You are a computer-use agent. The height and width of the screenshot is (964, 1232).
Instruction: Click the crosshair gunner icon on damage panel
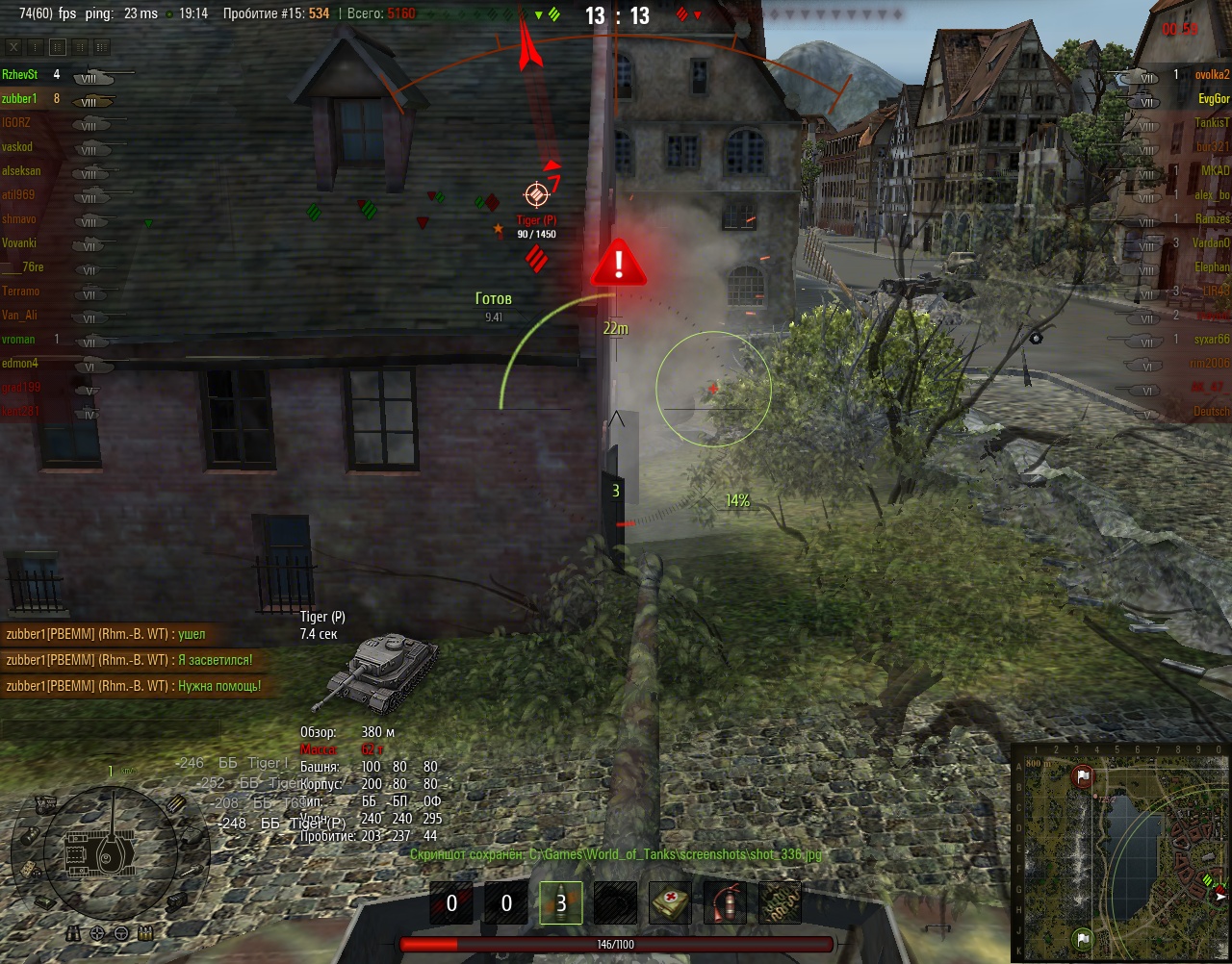click(97, 933)
